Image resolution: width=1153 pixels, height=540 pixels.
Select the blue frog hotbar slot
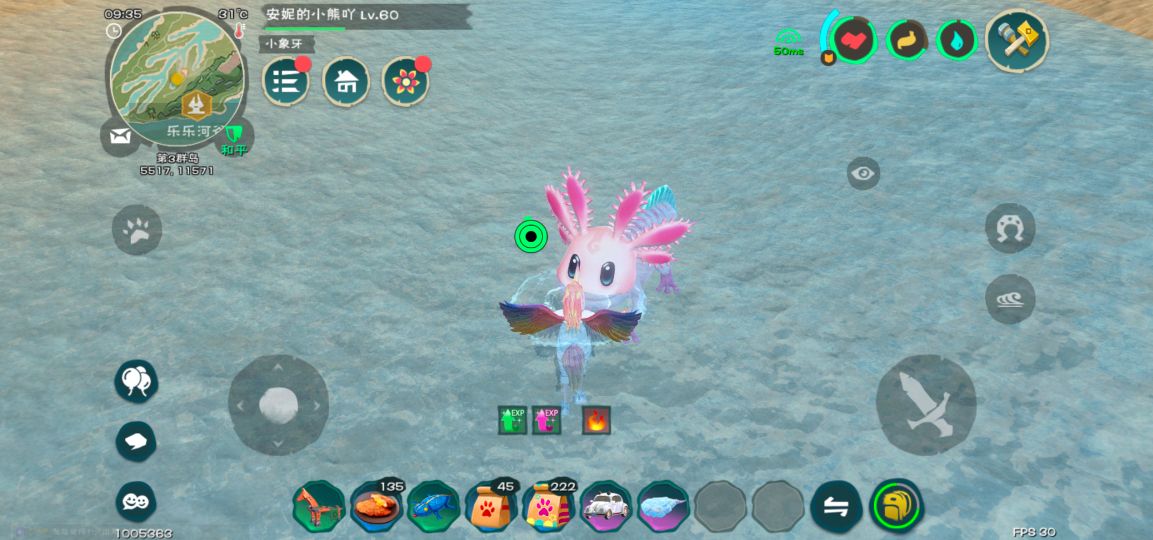tap(433, 506)
